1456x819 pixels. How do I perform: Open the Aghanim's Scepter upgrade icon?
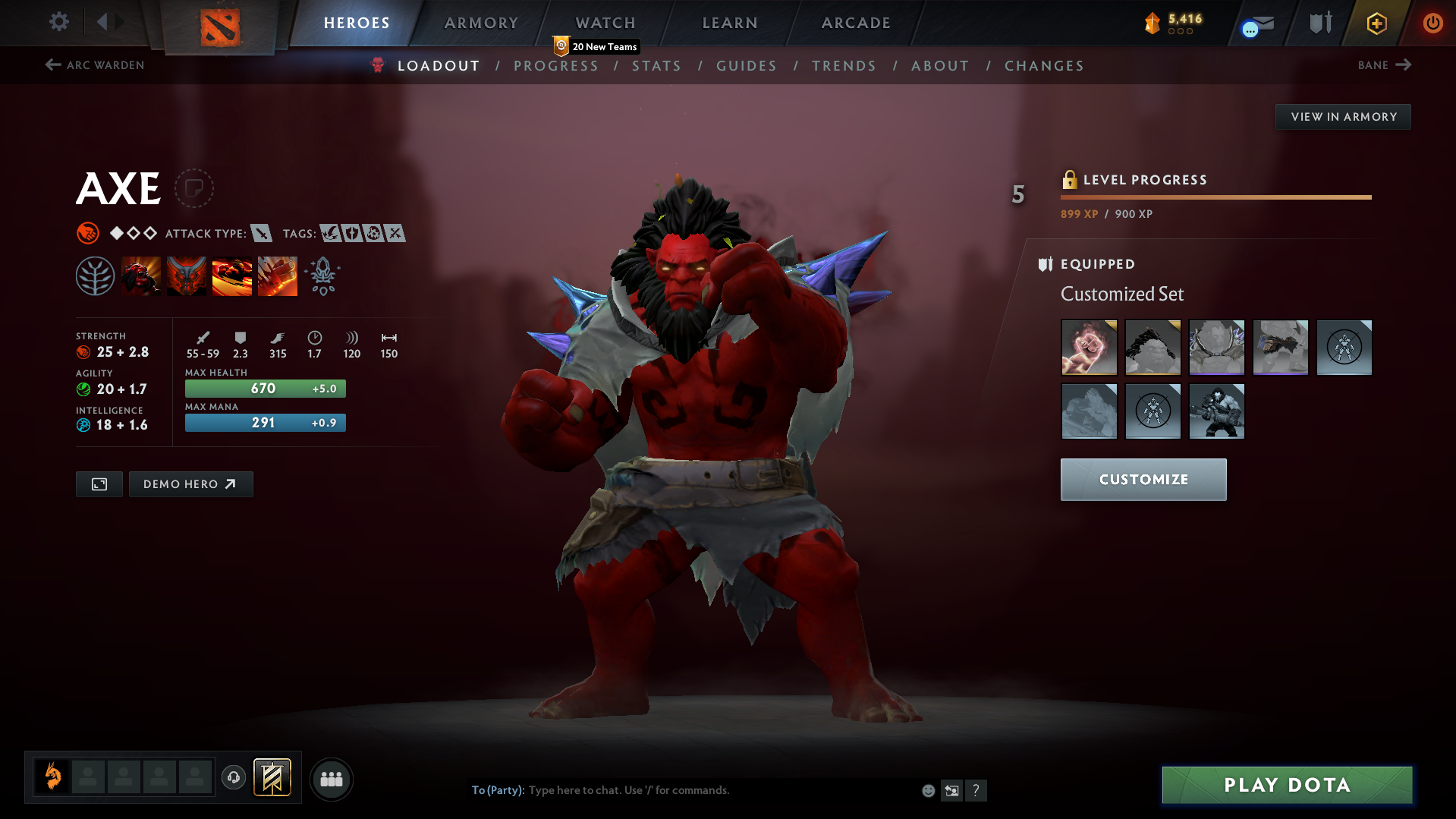pos(322,276)
